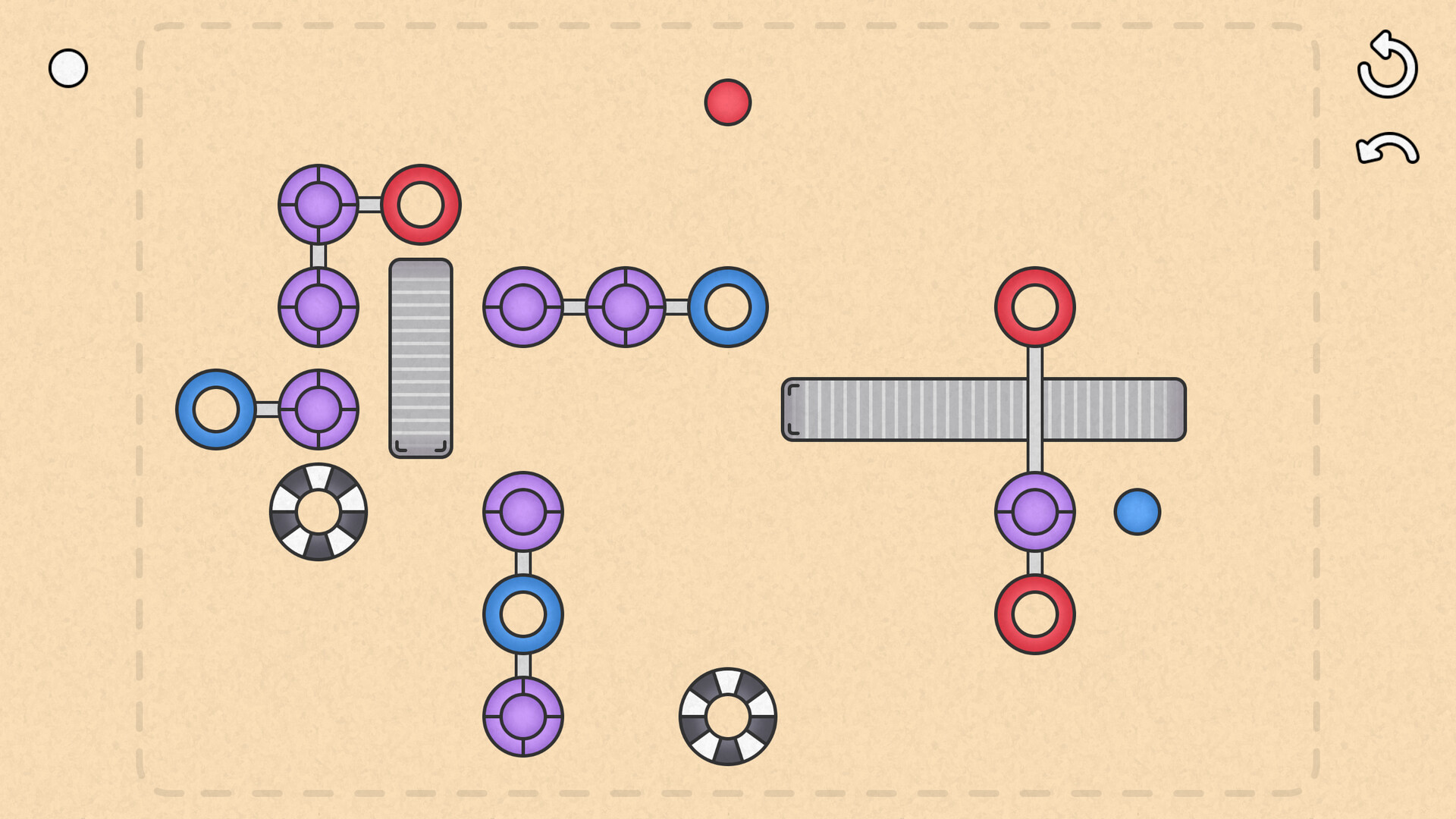Click the vertical gray striped platform

click(419, 355)
